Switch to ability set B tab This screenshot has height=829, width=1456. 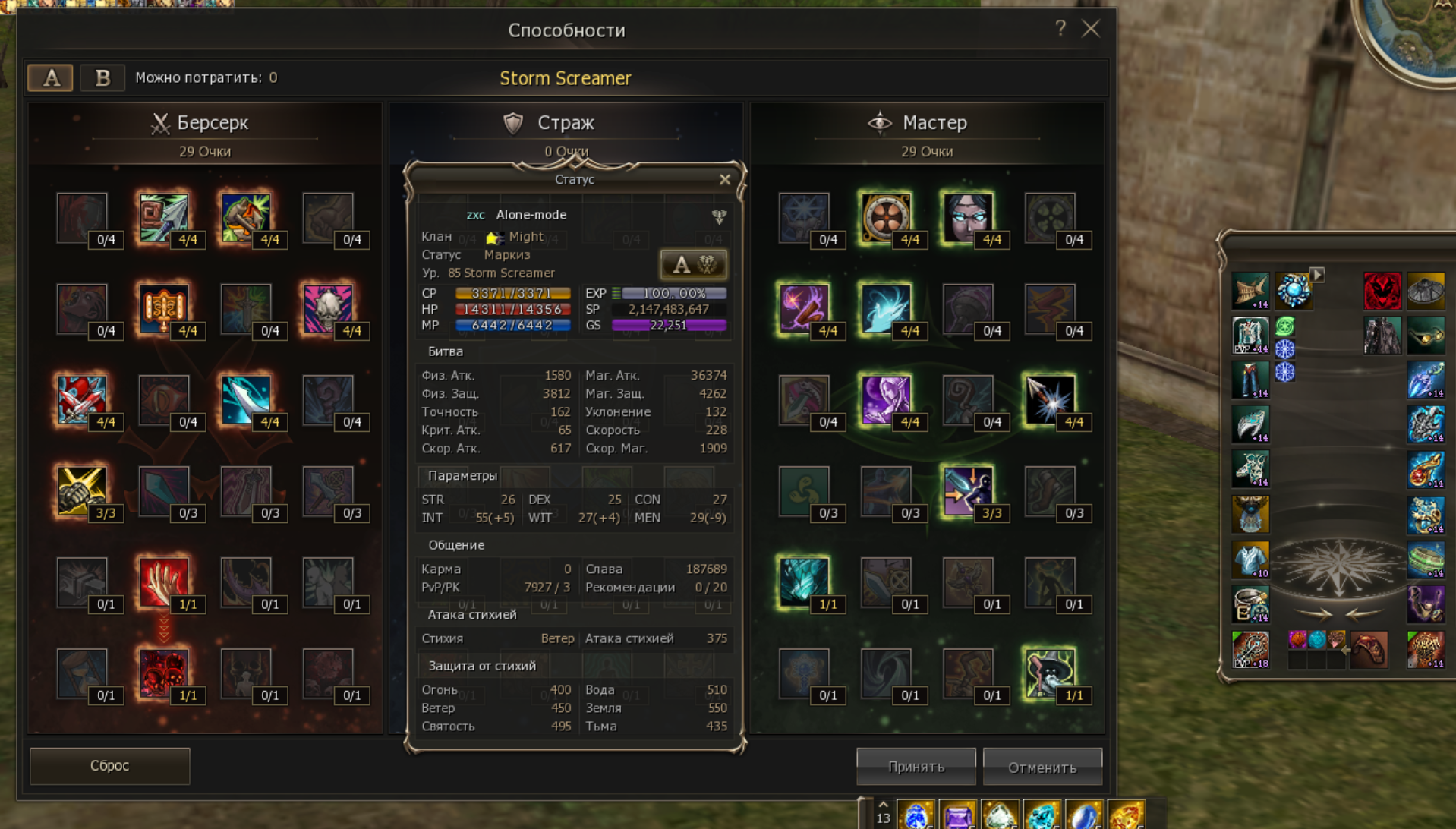tap(102, 77)
